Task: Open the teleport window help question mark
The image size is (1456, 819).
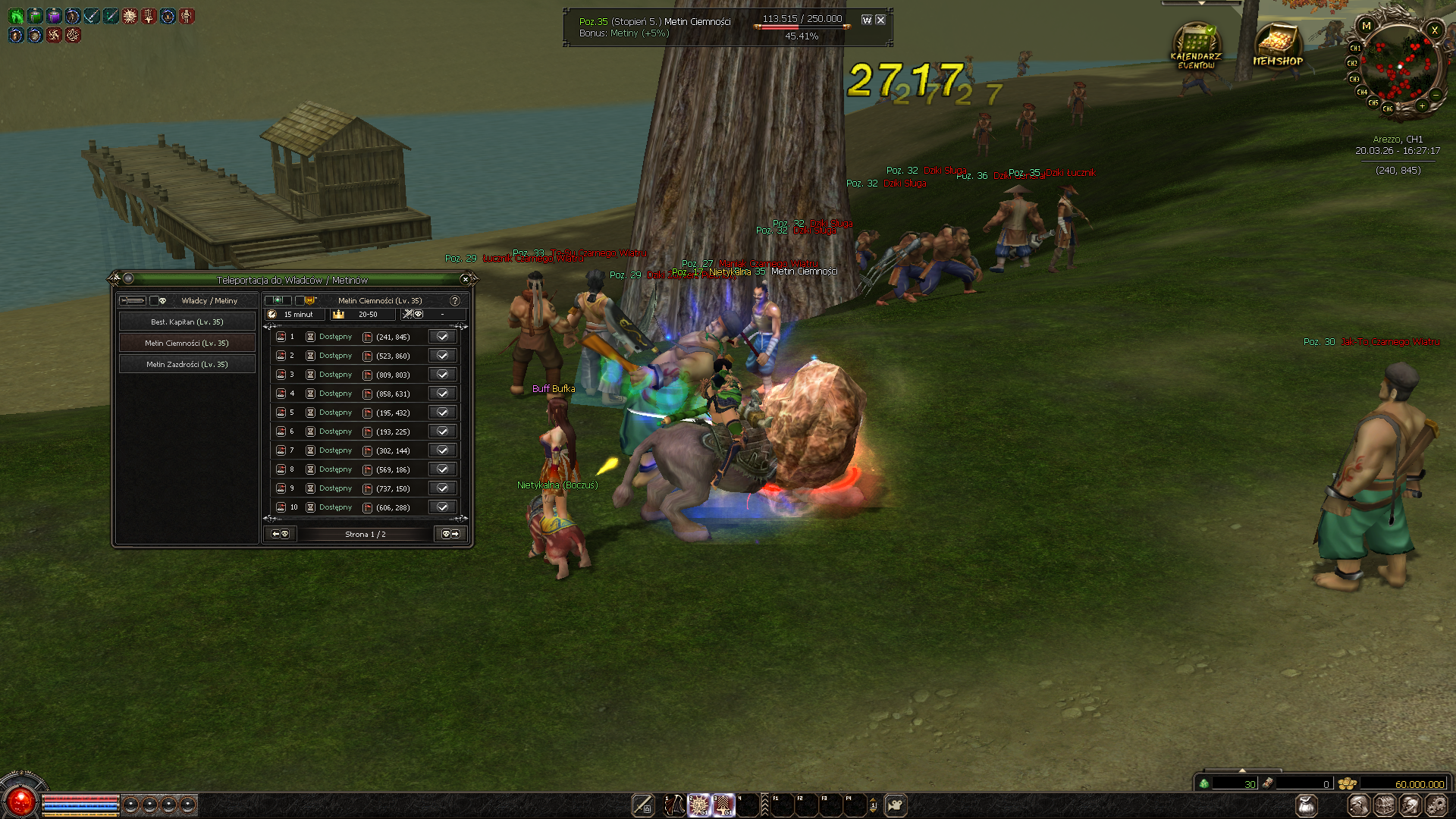Action: (x=455, y=301)
